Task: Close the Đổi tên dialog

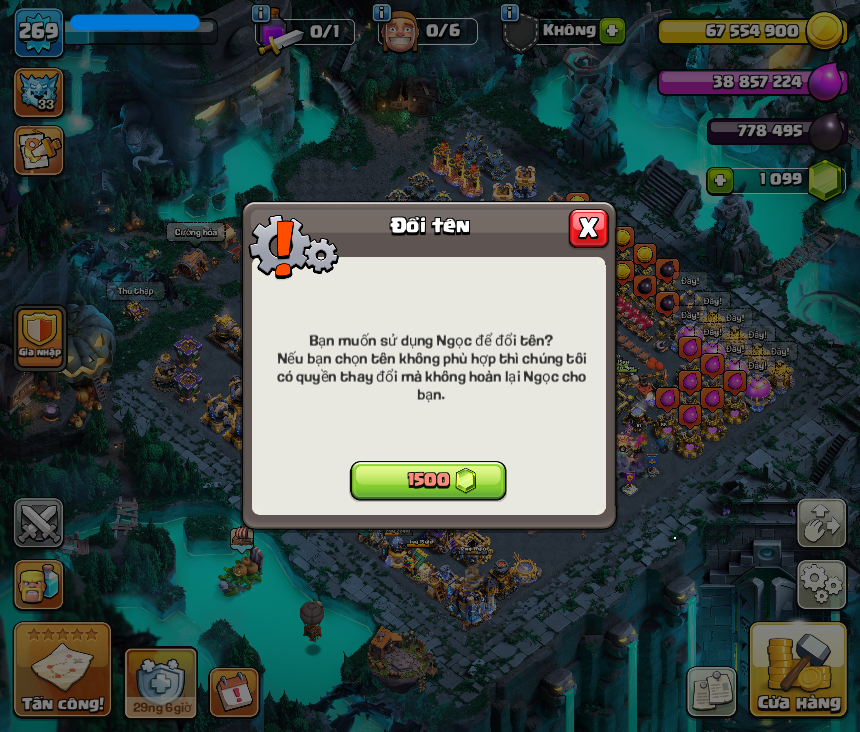Action: (588, 228)
